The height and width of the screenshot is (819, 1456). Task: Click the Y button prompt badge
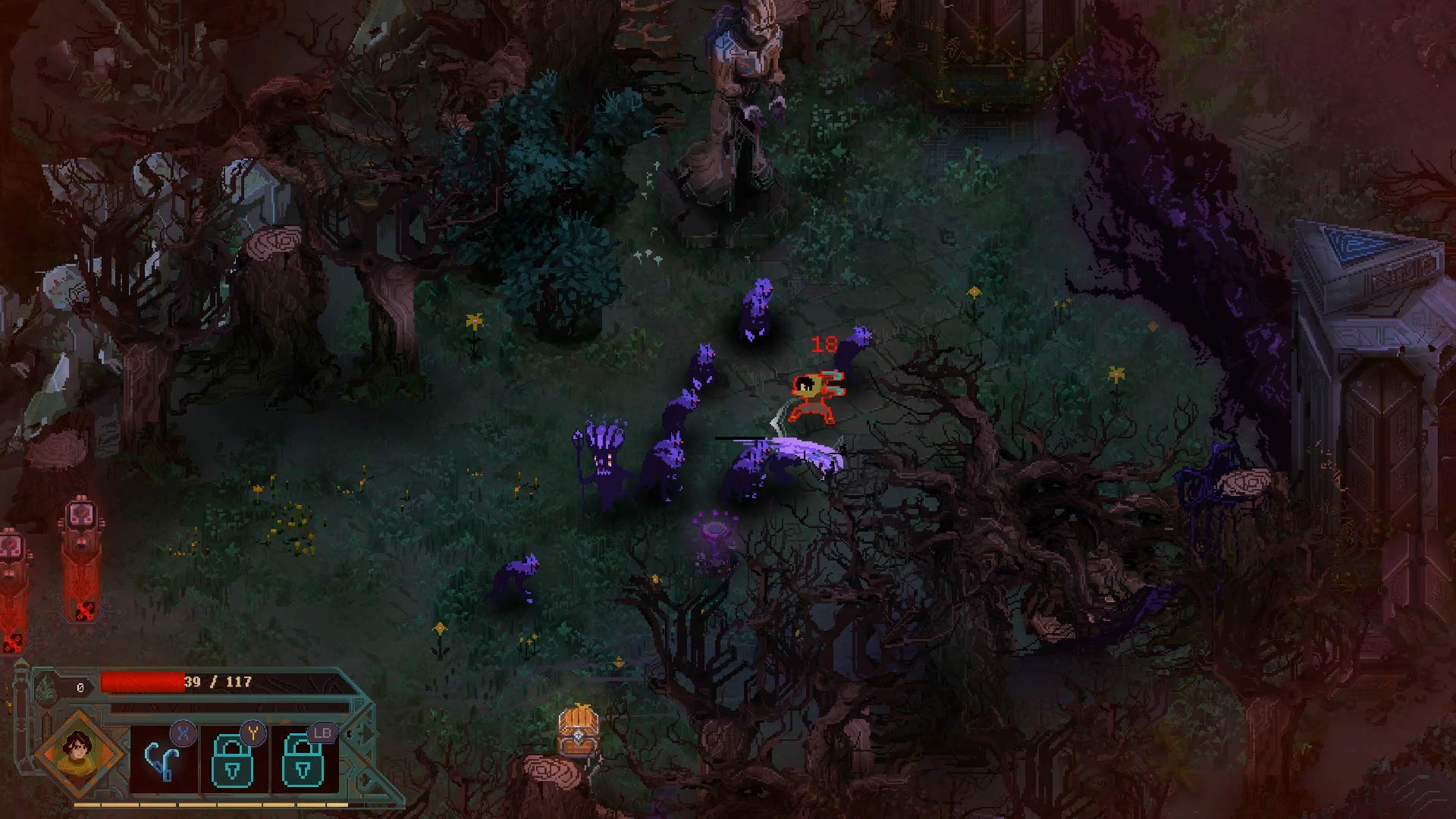(x=253, y=733)
